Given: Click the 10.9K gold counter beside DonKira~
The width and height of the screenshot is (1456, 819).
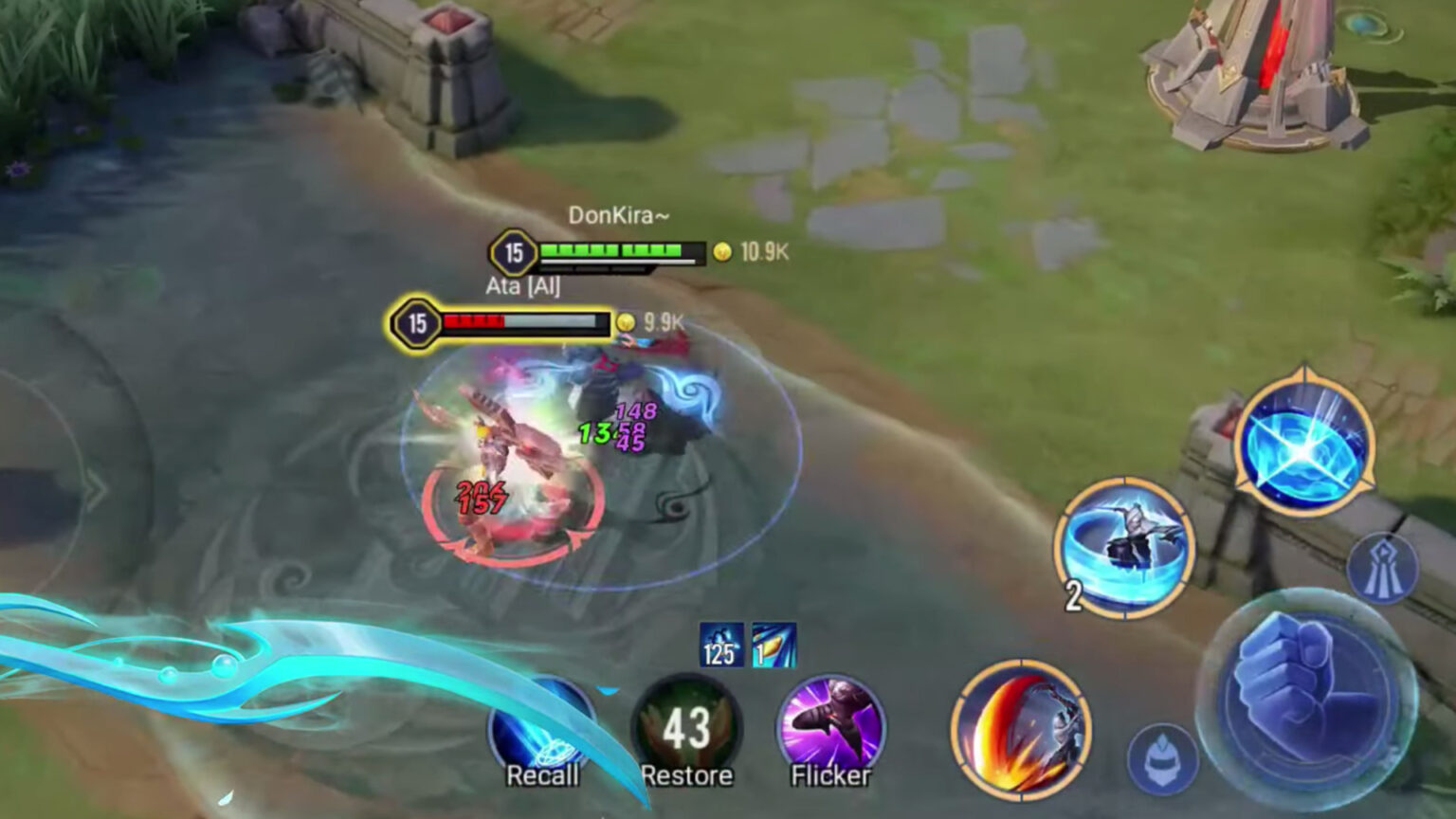Looking at the screenshot, I should point(752,252).
